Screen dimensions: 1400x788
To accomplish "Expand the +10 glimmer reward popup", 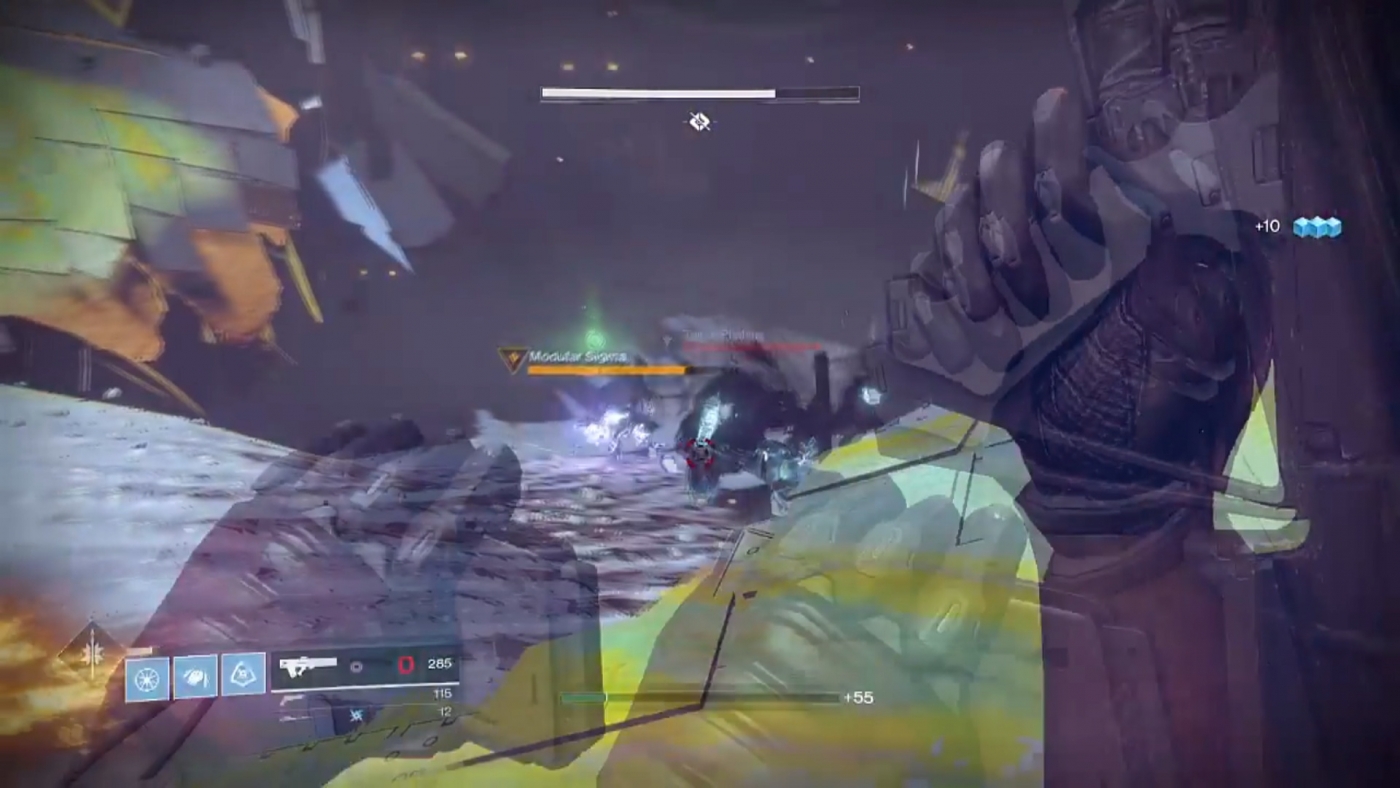I will (1267, 226).
